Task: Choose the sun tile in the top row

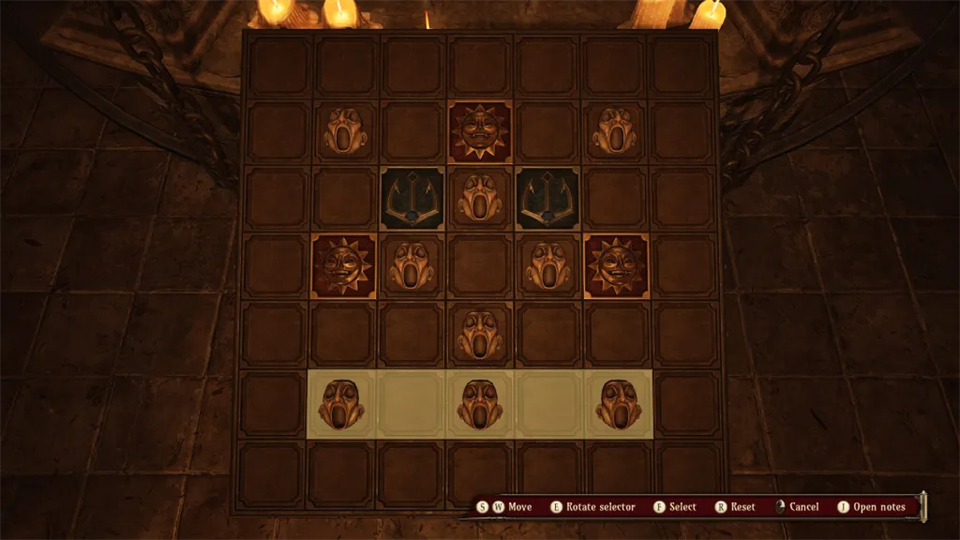Action: [480, 131]
